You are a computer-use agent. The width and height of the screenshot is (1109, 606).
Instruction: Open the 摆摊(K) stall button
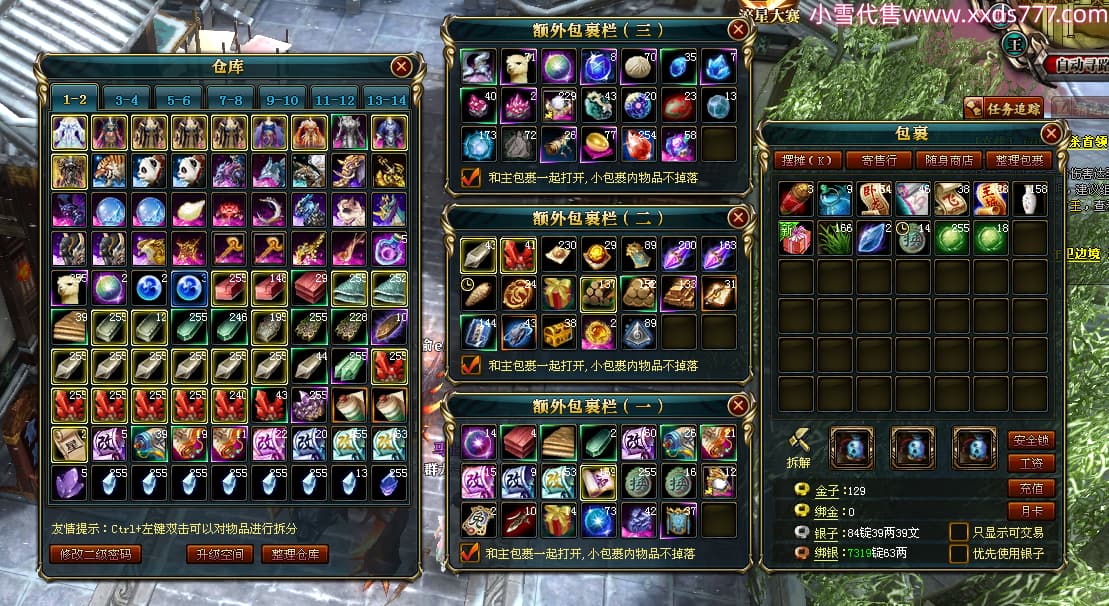[805, 160]
